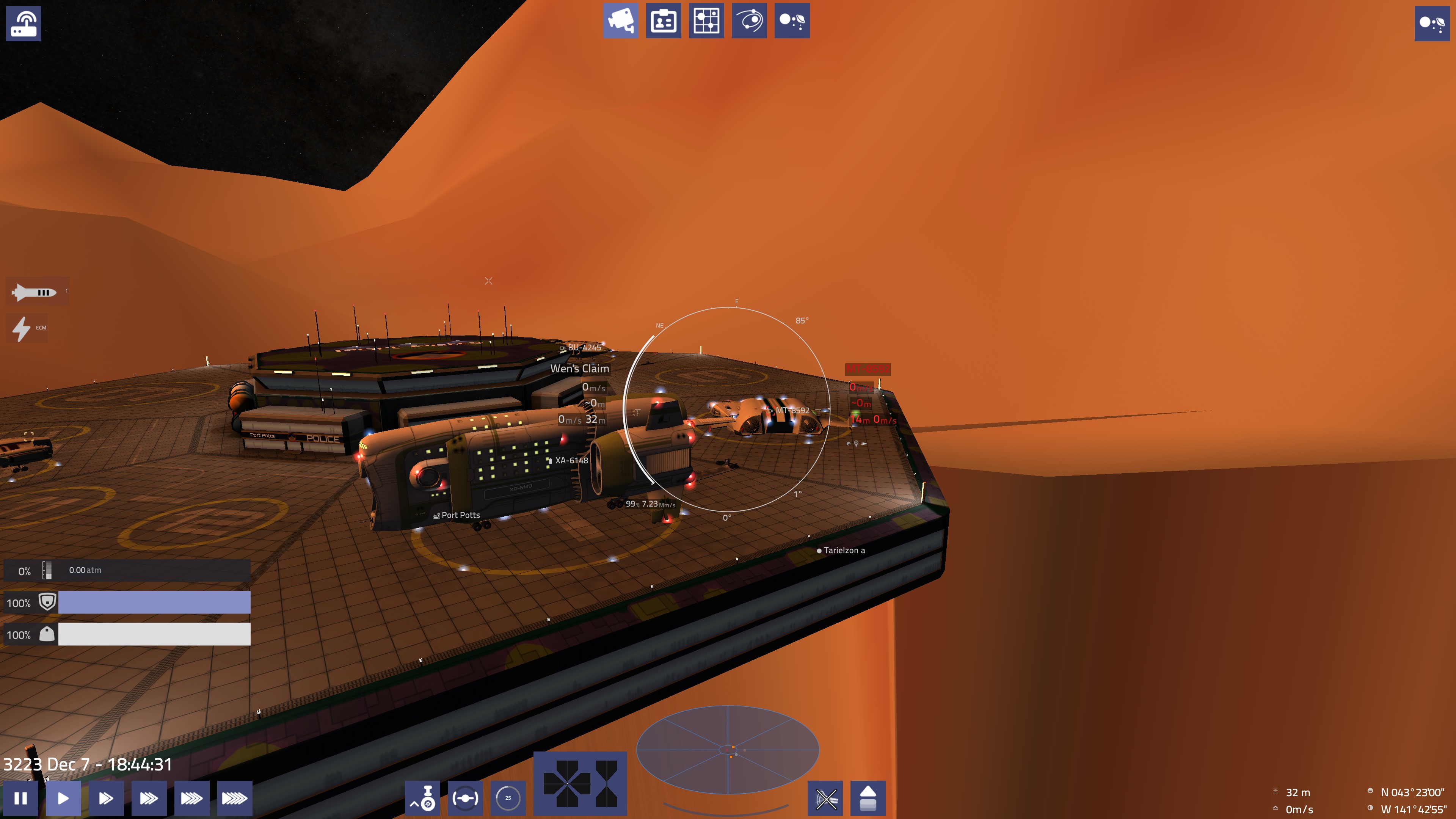The width and height of the screenshot is (1456, 819).
Task: Click the Port Potts station label
Action: 460,515
